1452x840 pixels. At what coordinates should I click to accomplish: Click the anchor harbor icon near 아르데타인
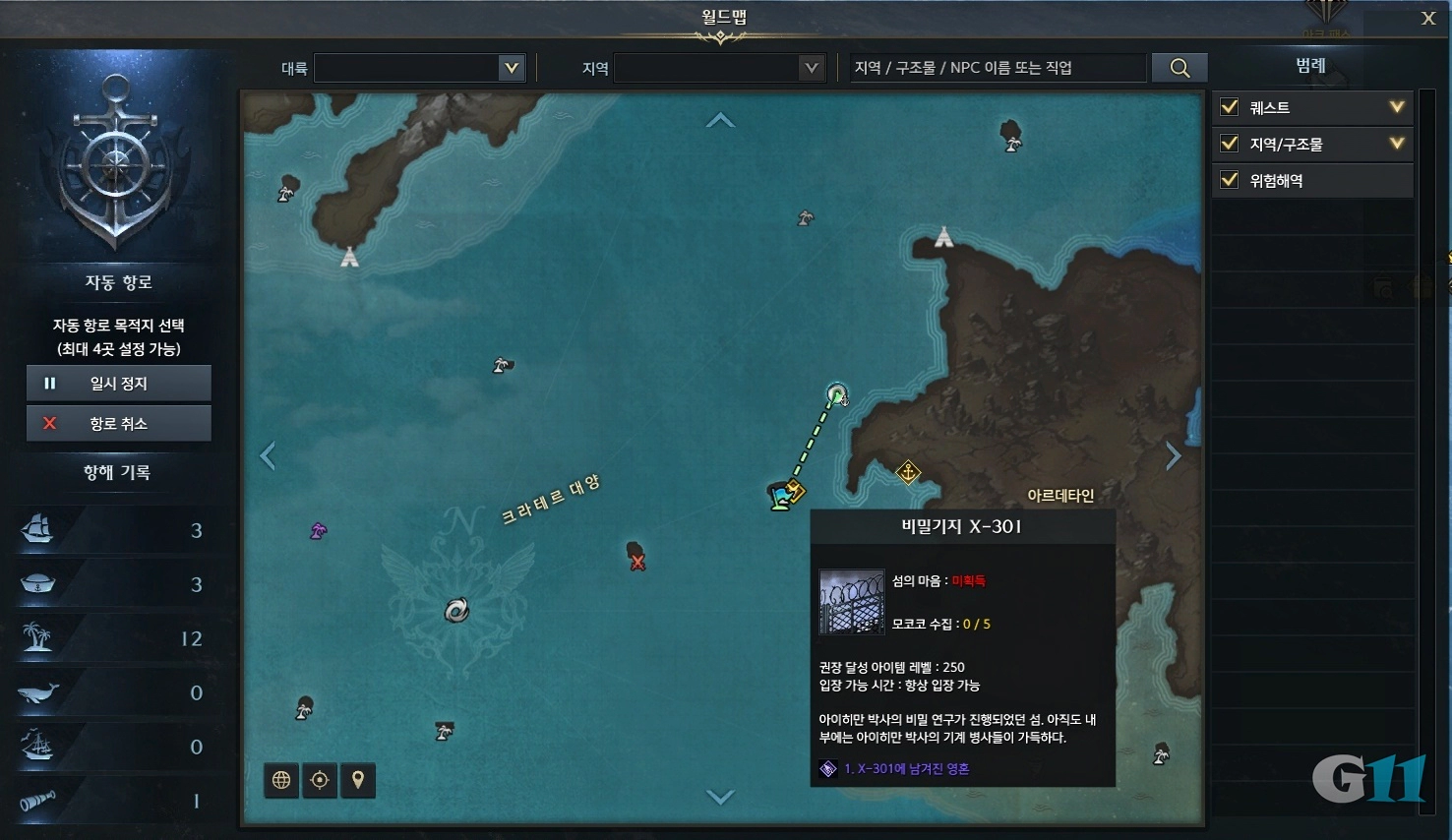[907, 472]
